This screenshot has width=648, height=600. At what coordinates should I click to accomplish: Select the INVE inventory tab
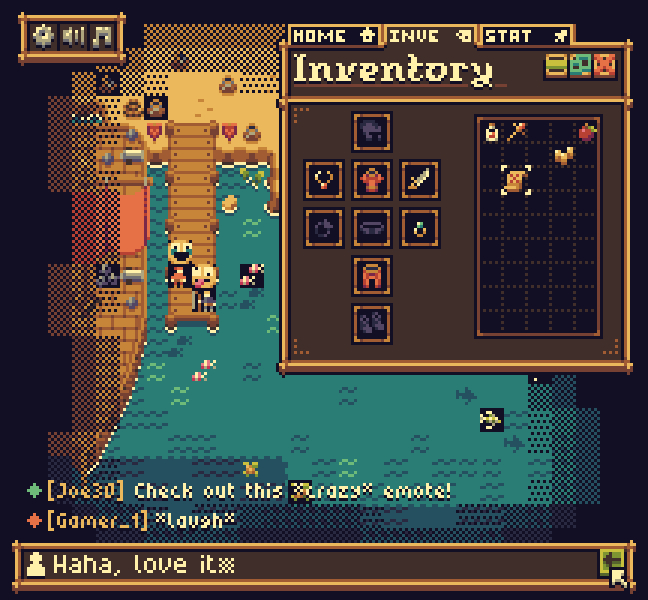(430, 36)
